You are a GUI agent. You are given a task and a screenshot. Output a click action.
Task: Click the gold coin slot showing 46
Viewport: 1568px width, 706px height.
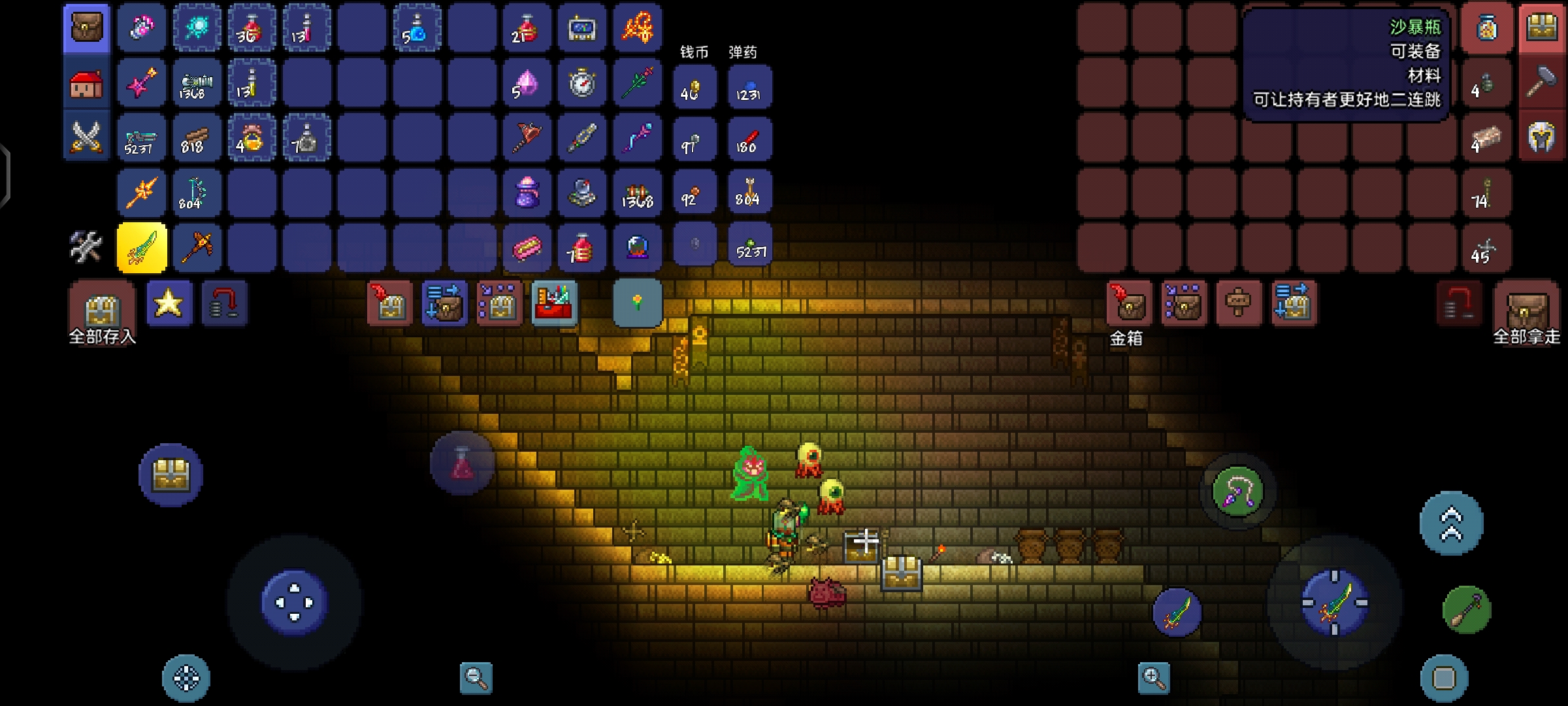coord(694,88)
